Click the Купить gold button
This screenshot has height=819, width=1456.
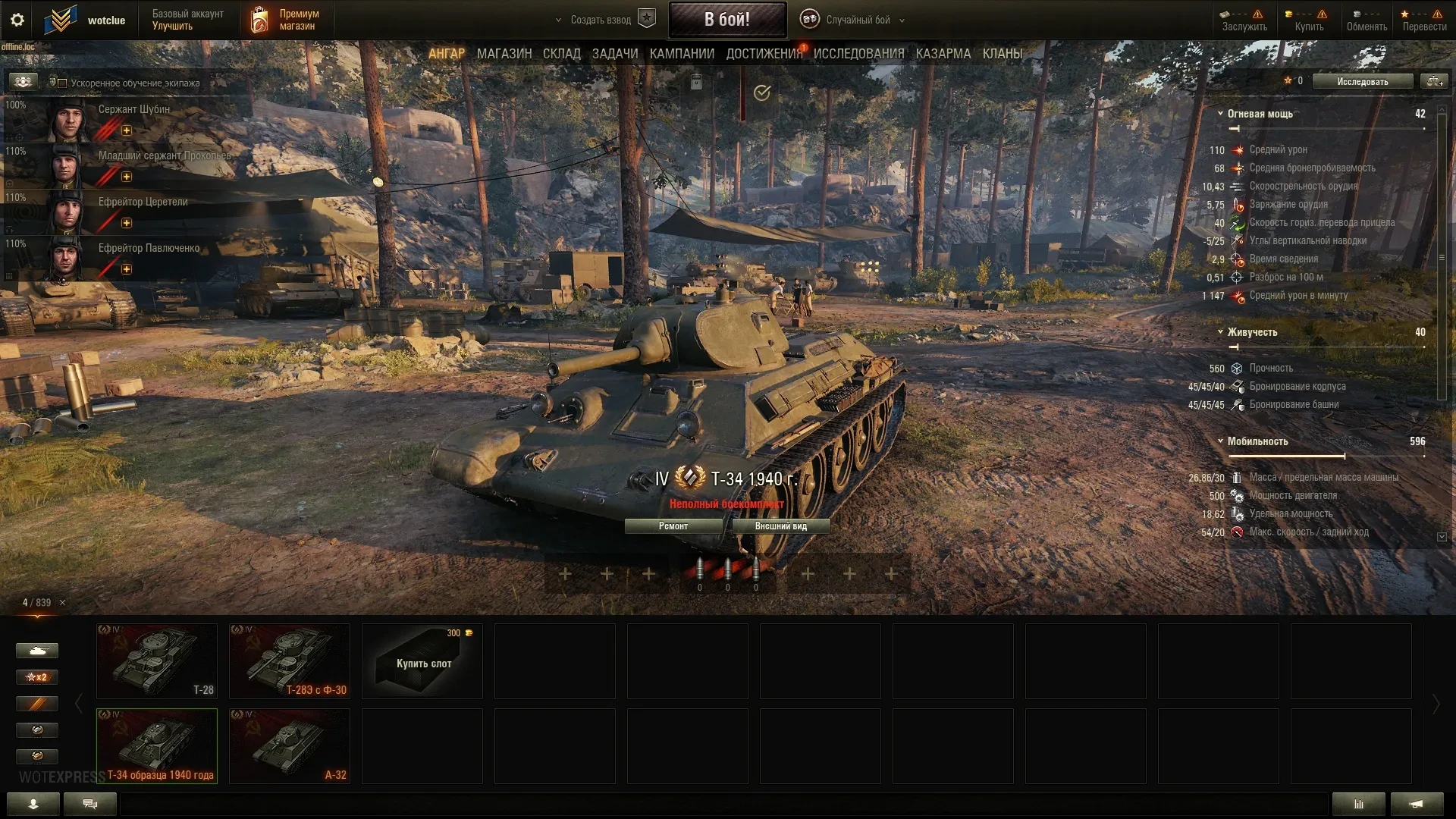(x=1309, y=20)
